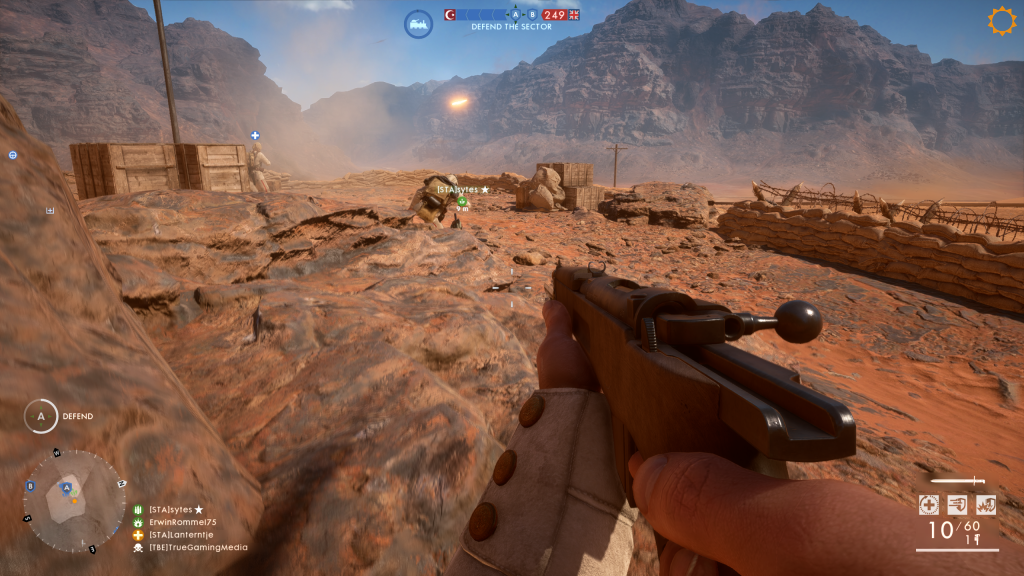Select the objective A Defend indicator
Screen dimensions: 1024x576
point(41,416)
